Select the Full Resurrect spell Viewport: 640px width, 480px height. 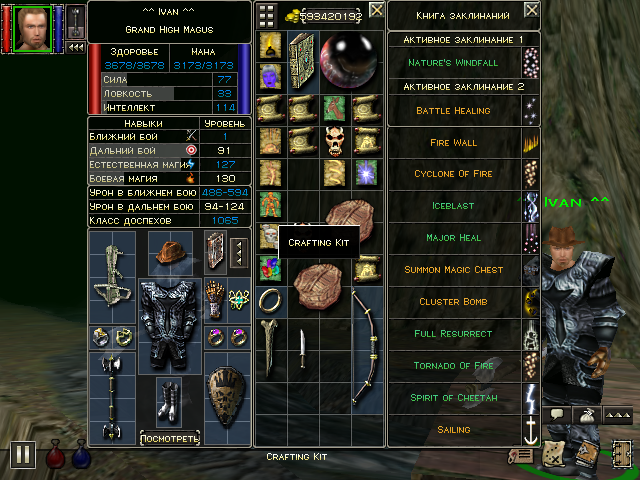click(x=453, y=334)
